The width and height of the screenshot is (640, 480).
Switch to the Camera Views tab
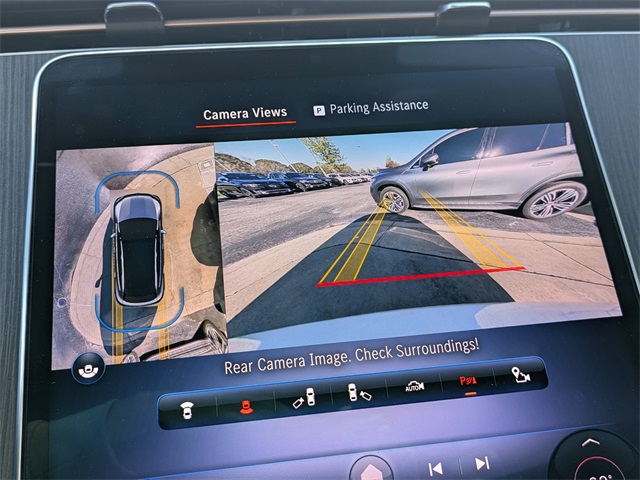click(x=244, y=114)
